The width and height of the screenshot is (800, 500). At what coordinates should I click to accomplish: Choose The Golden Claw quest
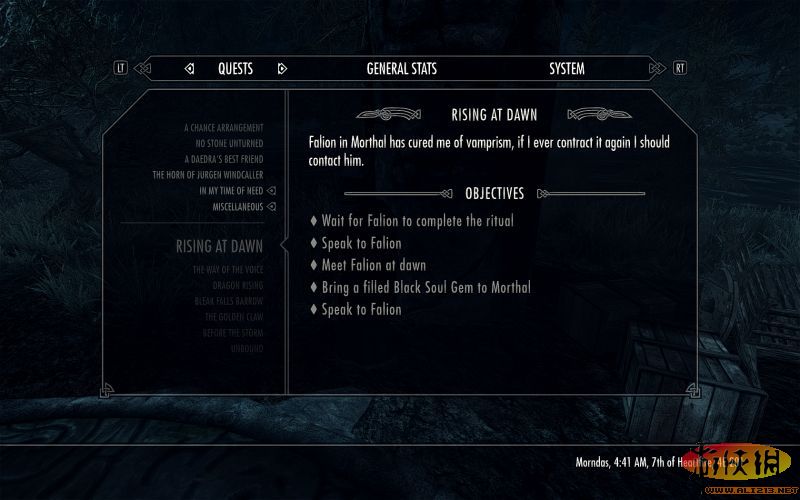coord(234,317)
